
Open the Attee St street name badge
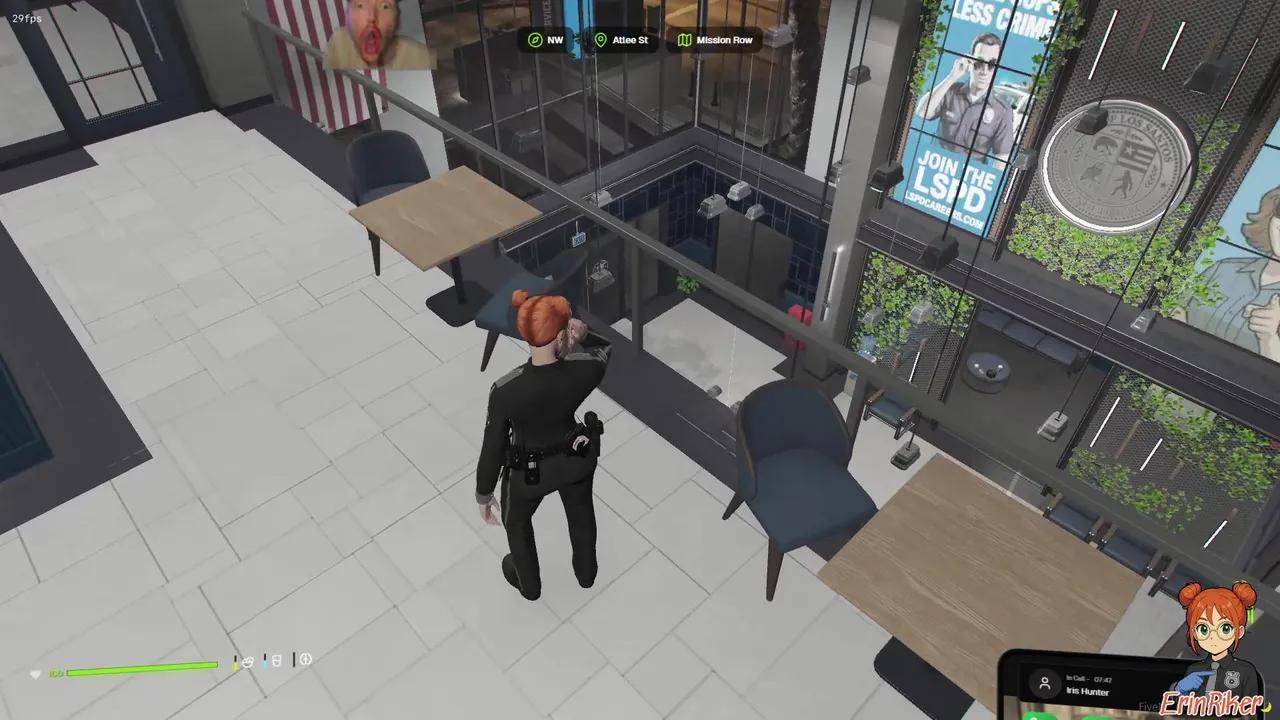point(630,40)
